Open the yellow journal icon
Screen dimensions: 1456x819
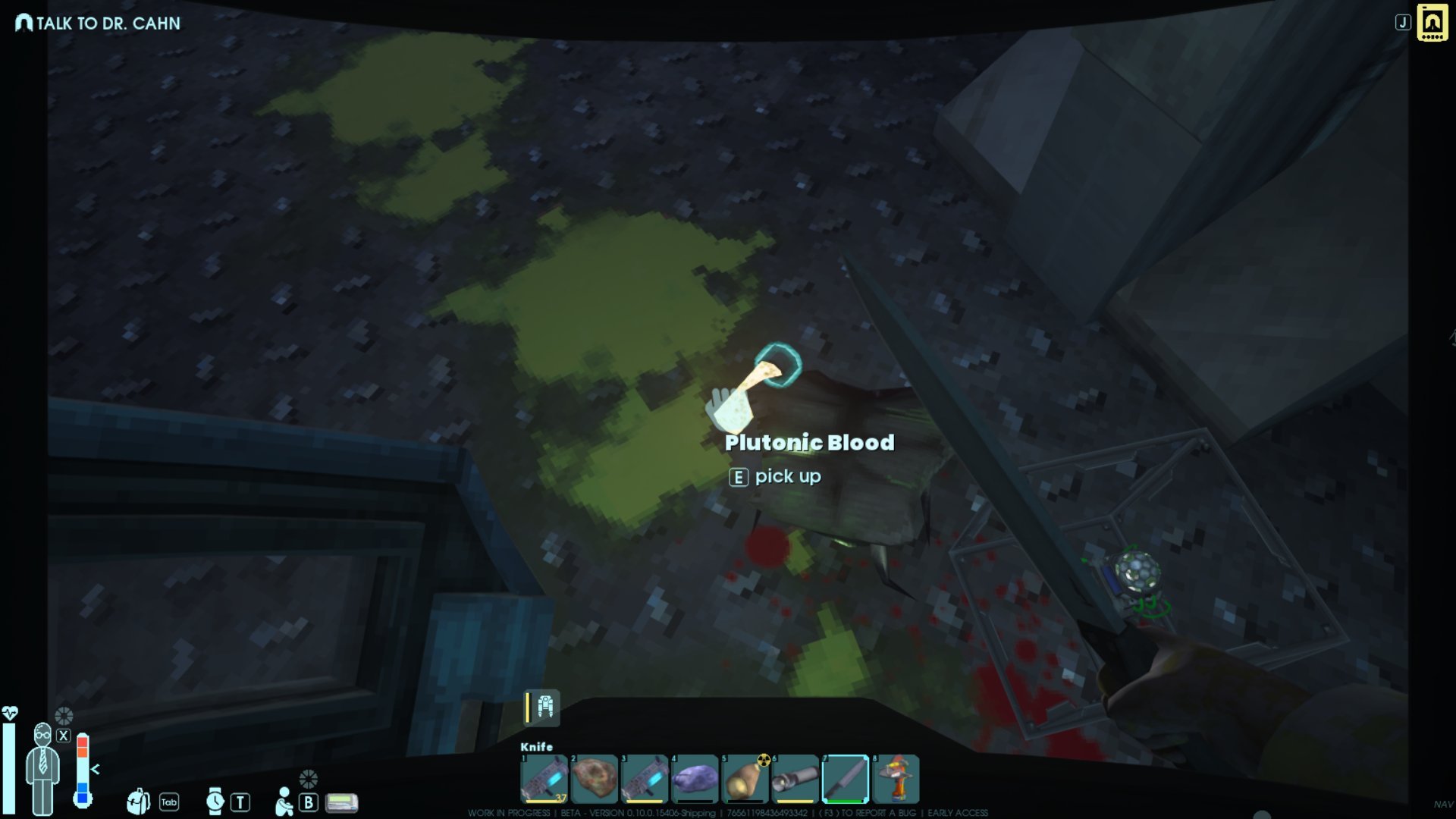[x=1432, y=23]
